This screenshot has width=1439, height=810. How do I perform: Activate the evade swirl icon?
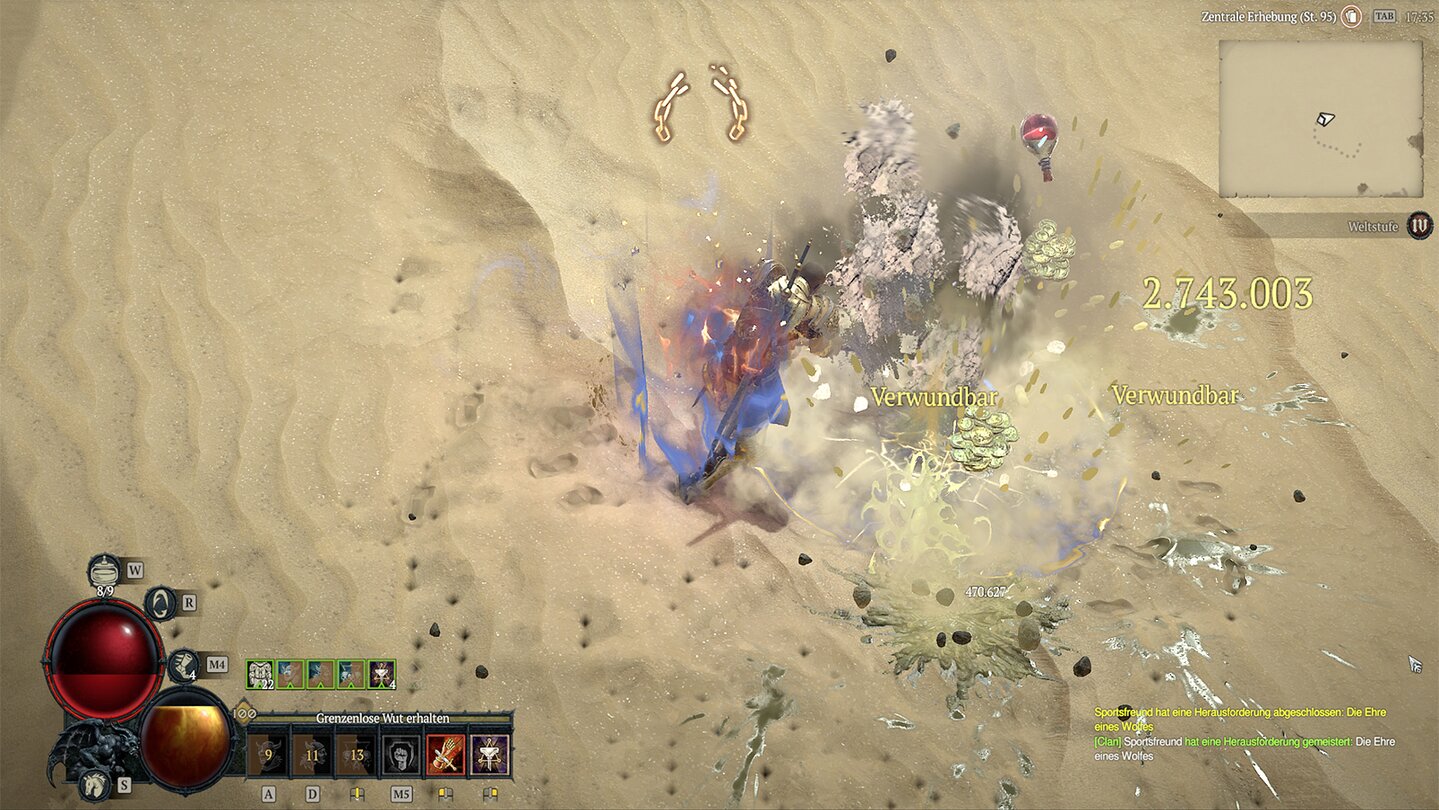pyautogui.click(x=162, y=603)
